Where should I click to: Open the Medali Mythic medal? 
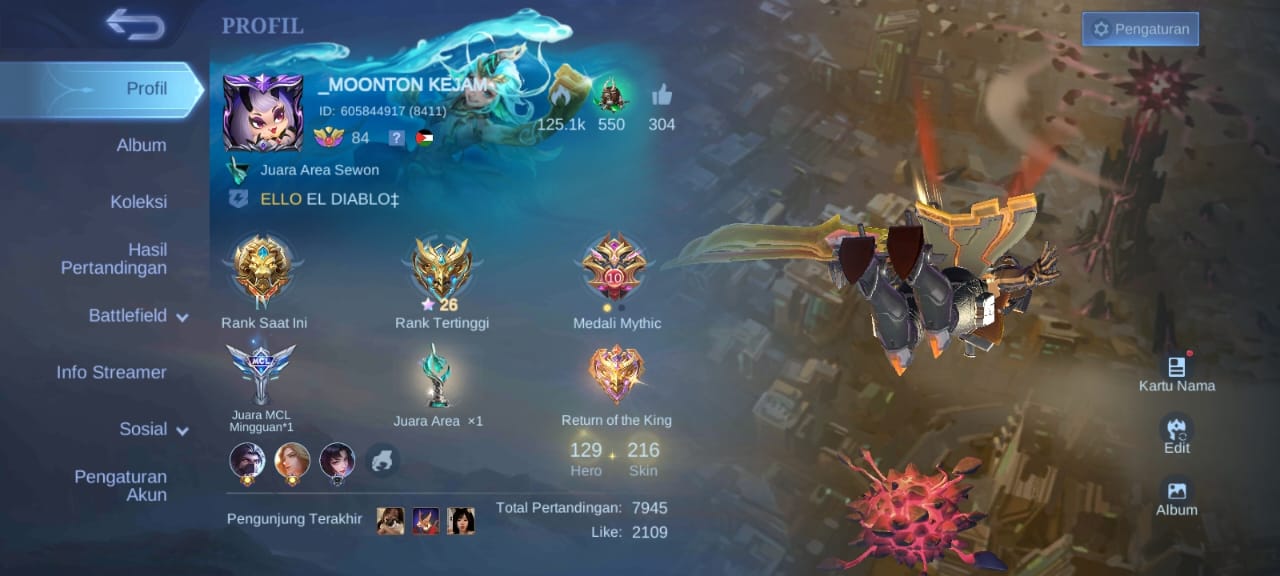click(616, 268)
